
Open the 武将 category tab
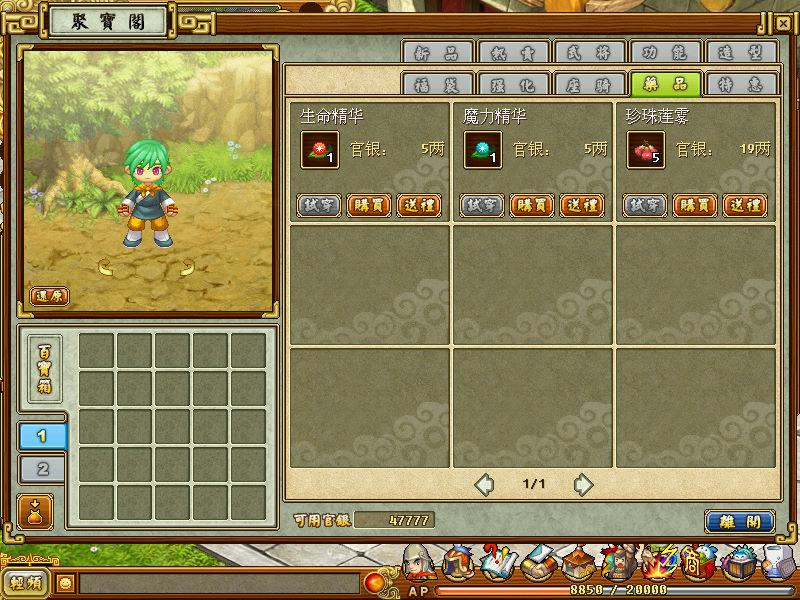point(590,53)
